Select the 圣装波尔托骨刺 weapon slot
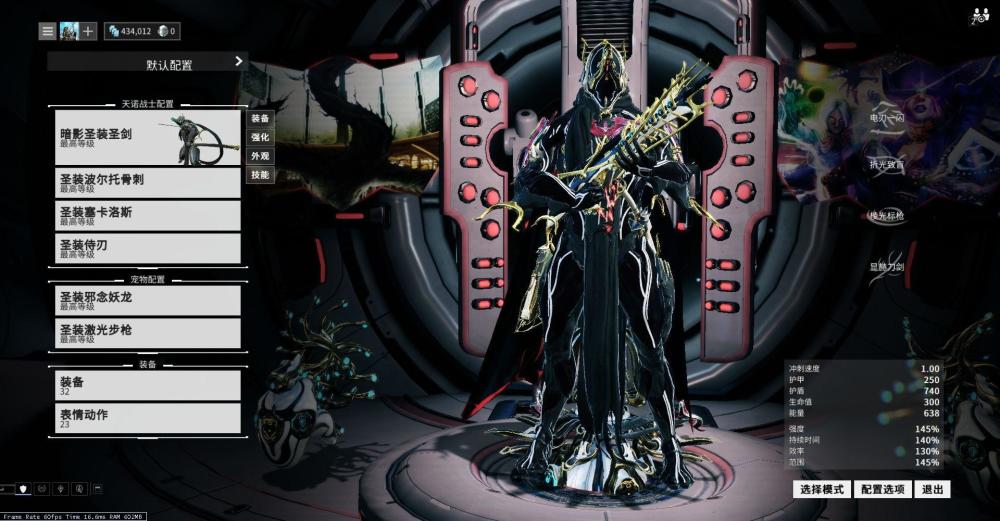This screenshot has width=1000, height=521. click(148, 182)
